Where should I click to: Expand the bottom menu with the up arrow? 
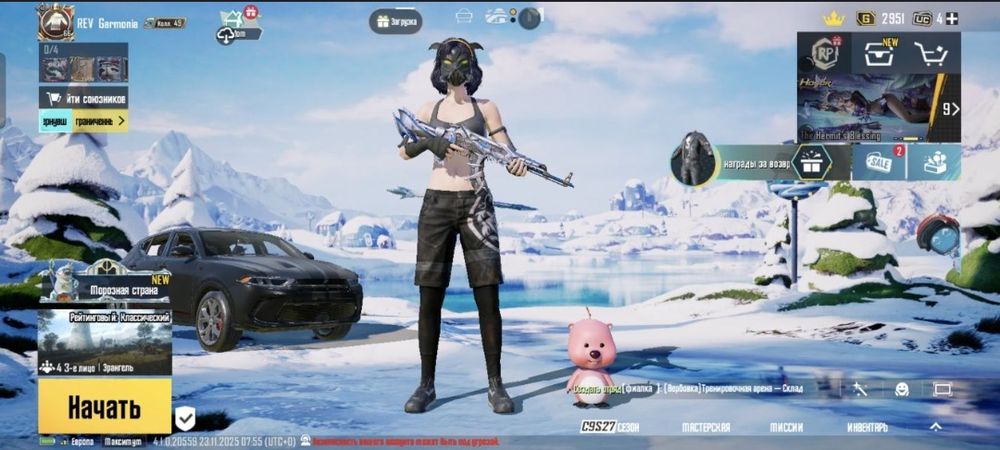pos(935,427)
